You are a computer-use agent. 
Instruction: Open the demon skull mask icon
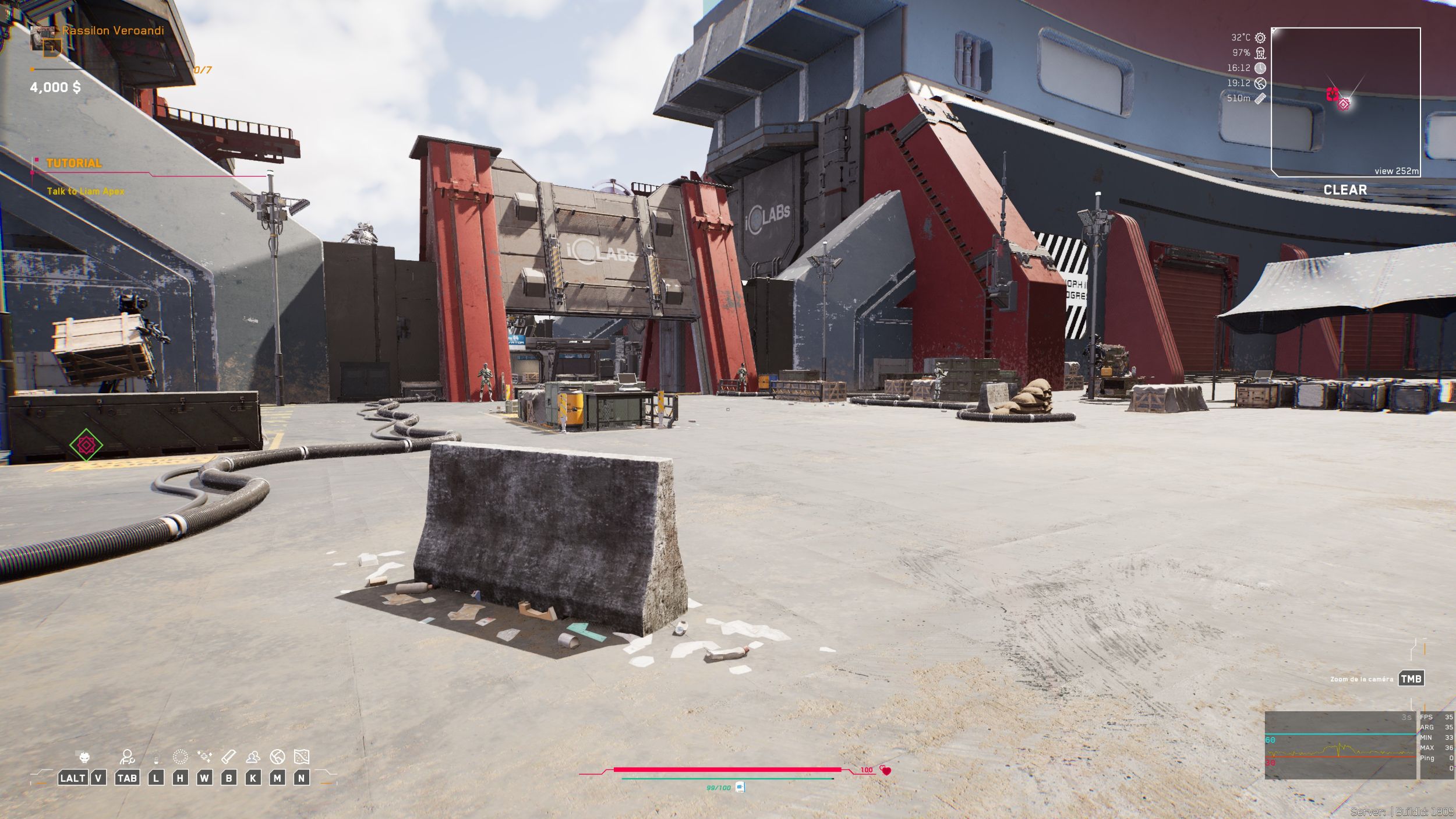84,757
